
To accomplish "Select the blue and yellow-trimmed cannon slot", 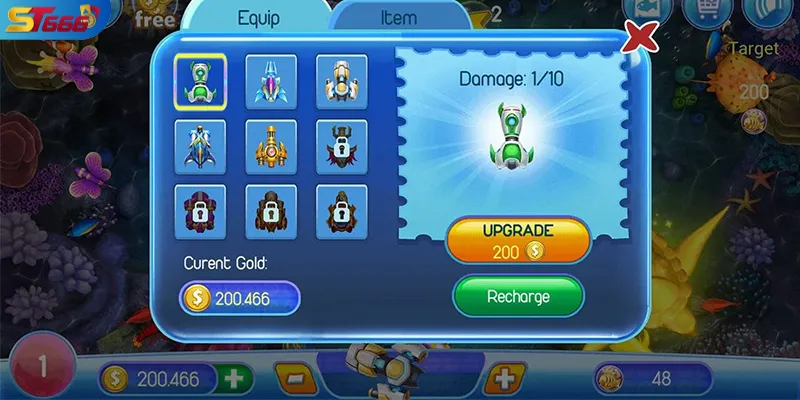I will tap(200, 146).
